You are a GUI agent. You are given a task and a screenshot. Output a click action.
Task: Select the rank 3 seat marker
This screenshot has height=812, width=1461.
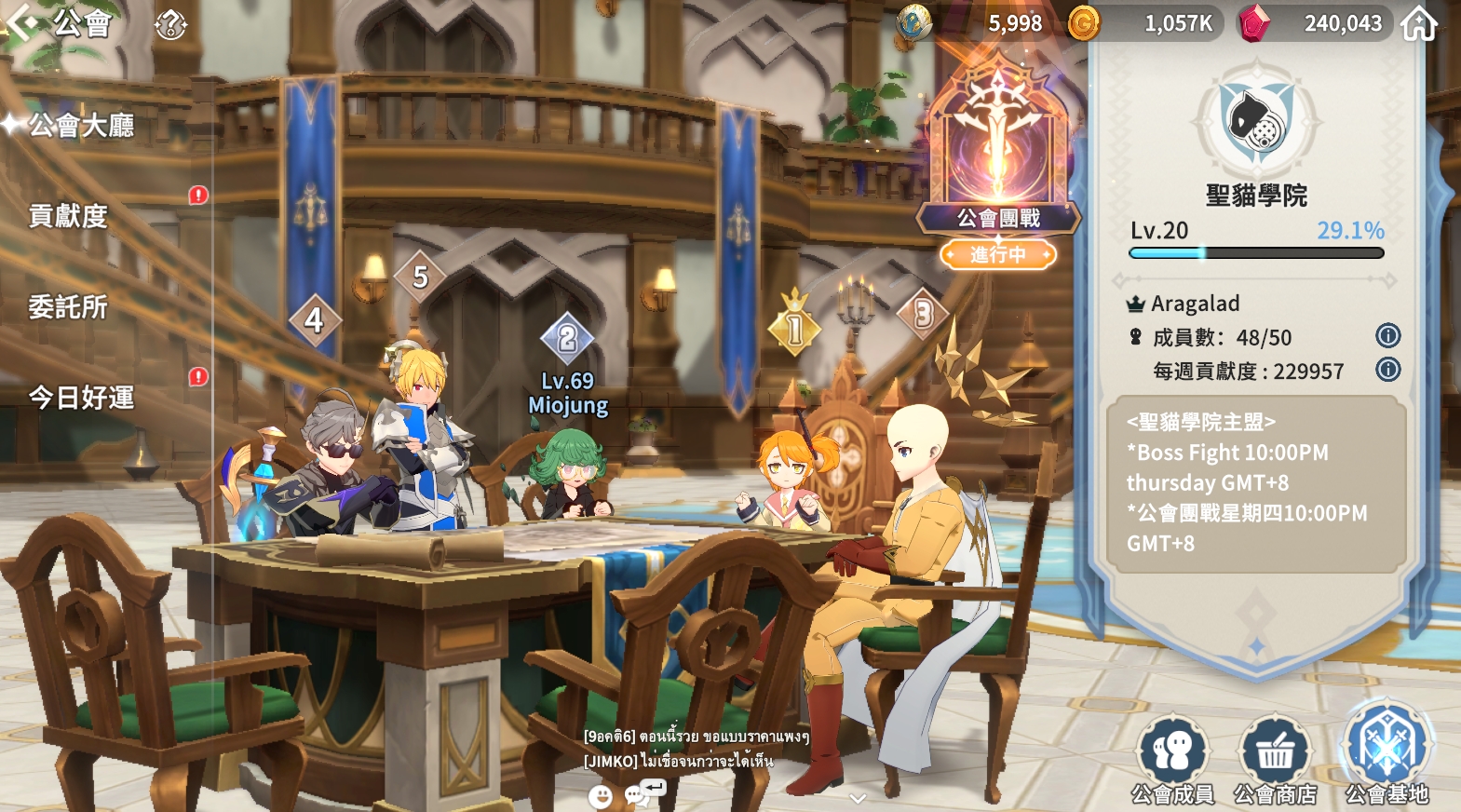pyautogui.click(x=923, y=315)
